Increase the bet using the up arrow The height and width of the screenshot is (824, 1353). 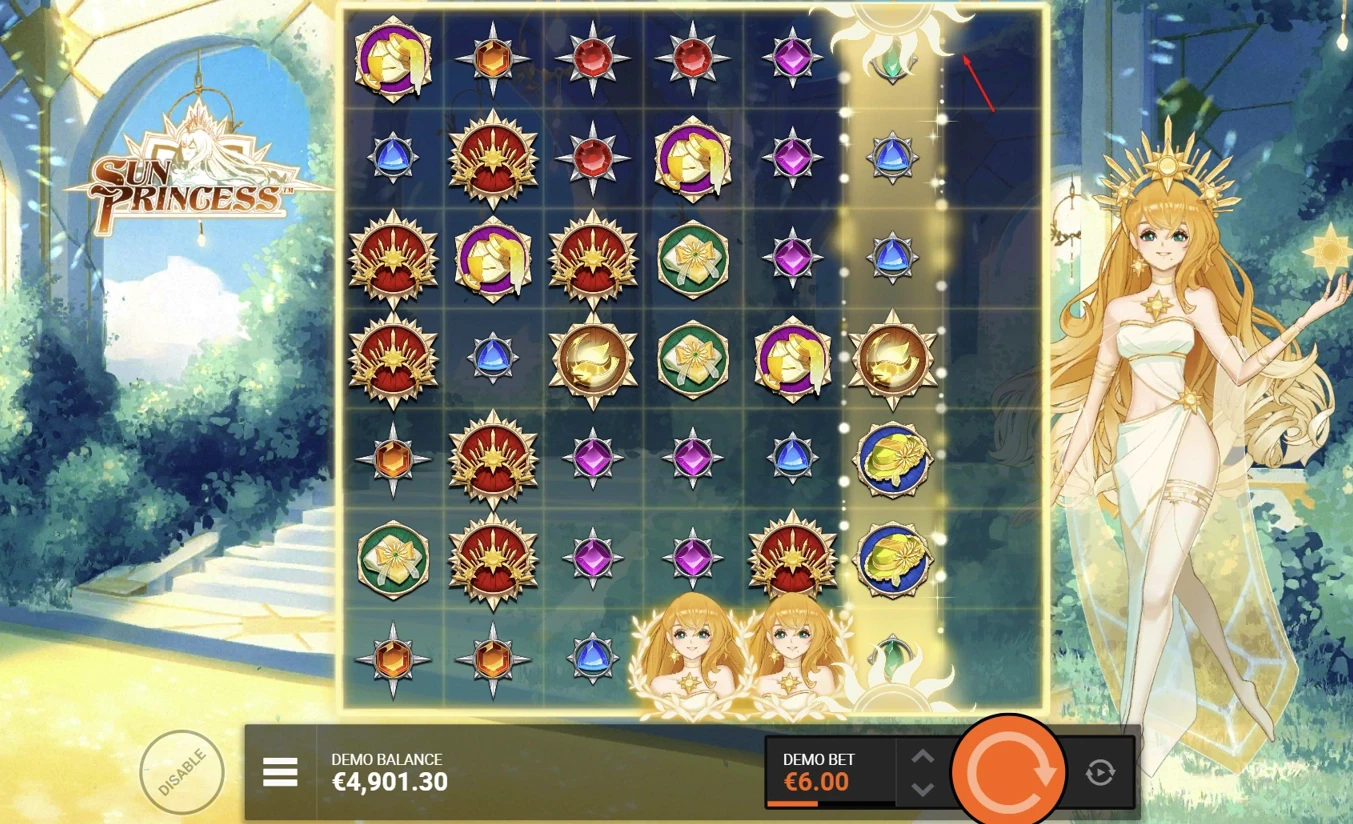click(x=922, y=757)
